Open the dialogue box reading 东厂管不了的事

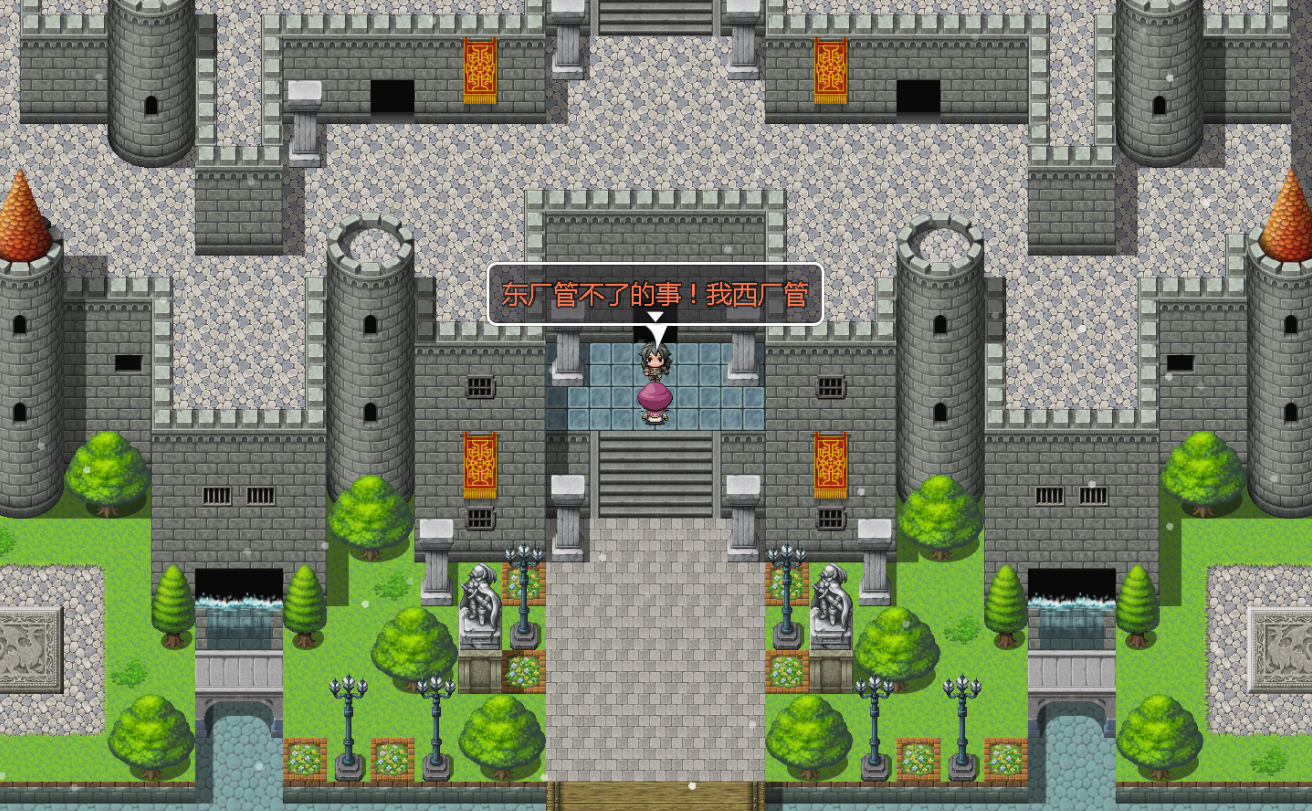pos(655,292)
